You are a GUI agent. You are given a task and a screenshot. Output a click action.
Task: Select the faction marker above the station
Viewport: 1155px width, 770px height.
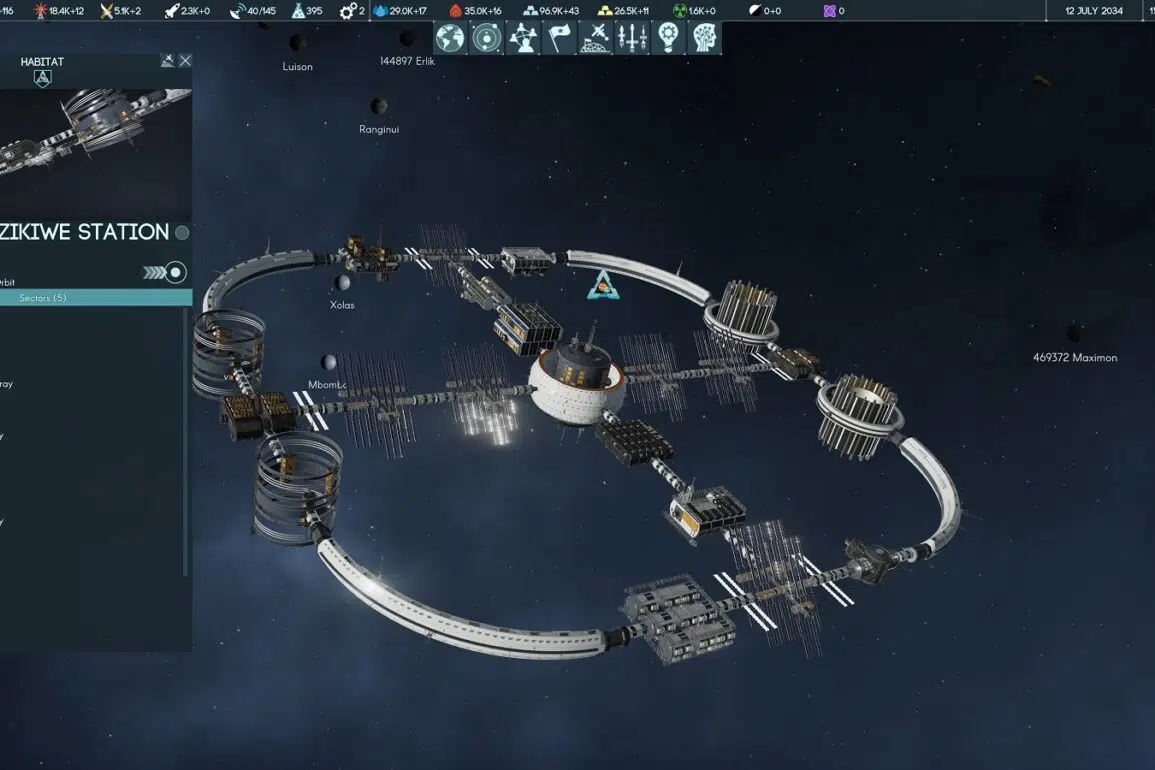603,285
